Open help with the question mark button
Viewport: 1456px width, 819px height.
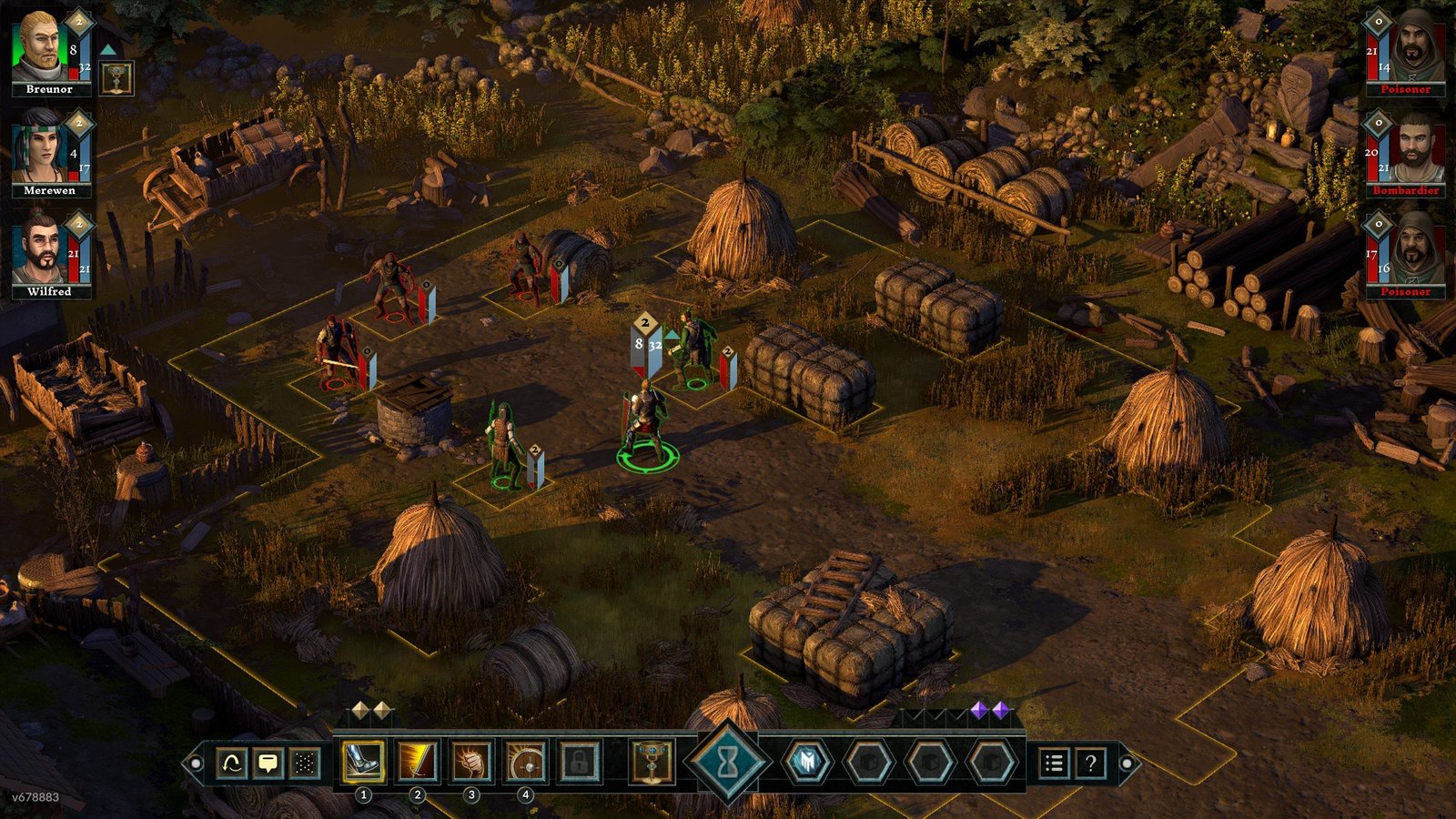pyautogui.click(x=1090, y=763)
